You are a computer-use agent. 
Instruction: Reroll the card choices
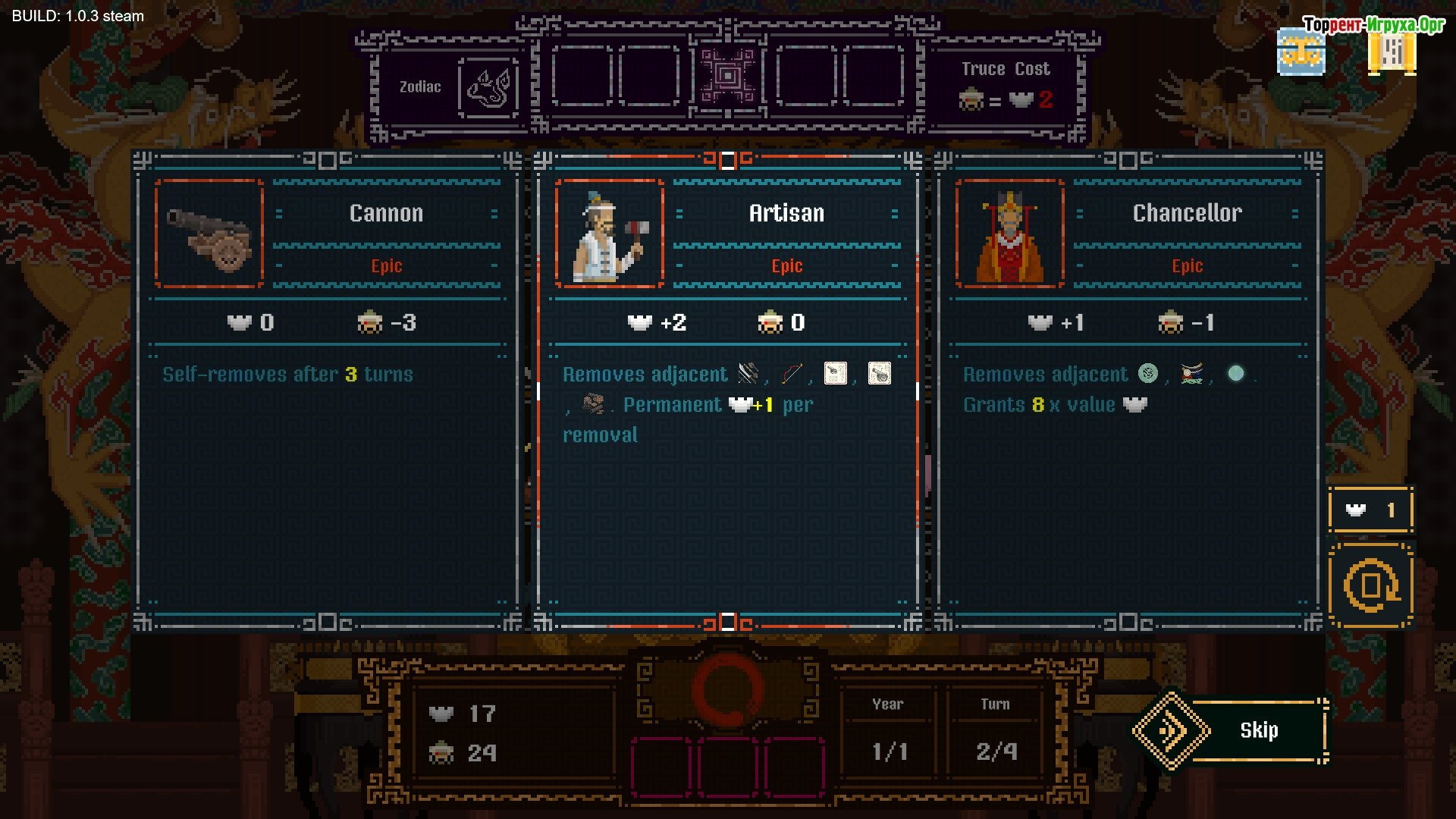[x=1370, y=585]
